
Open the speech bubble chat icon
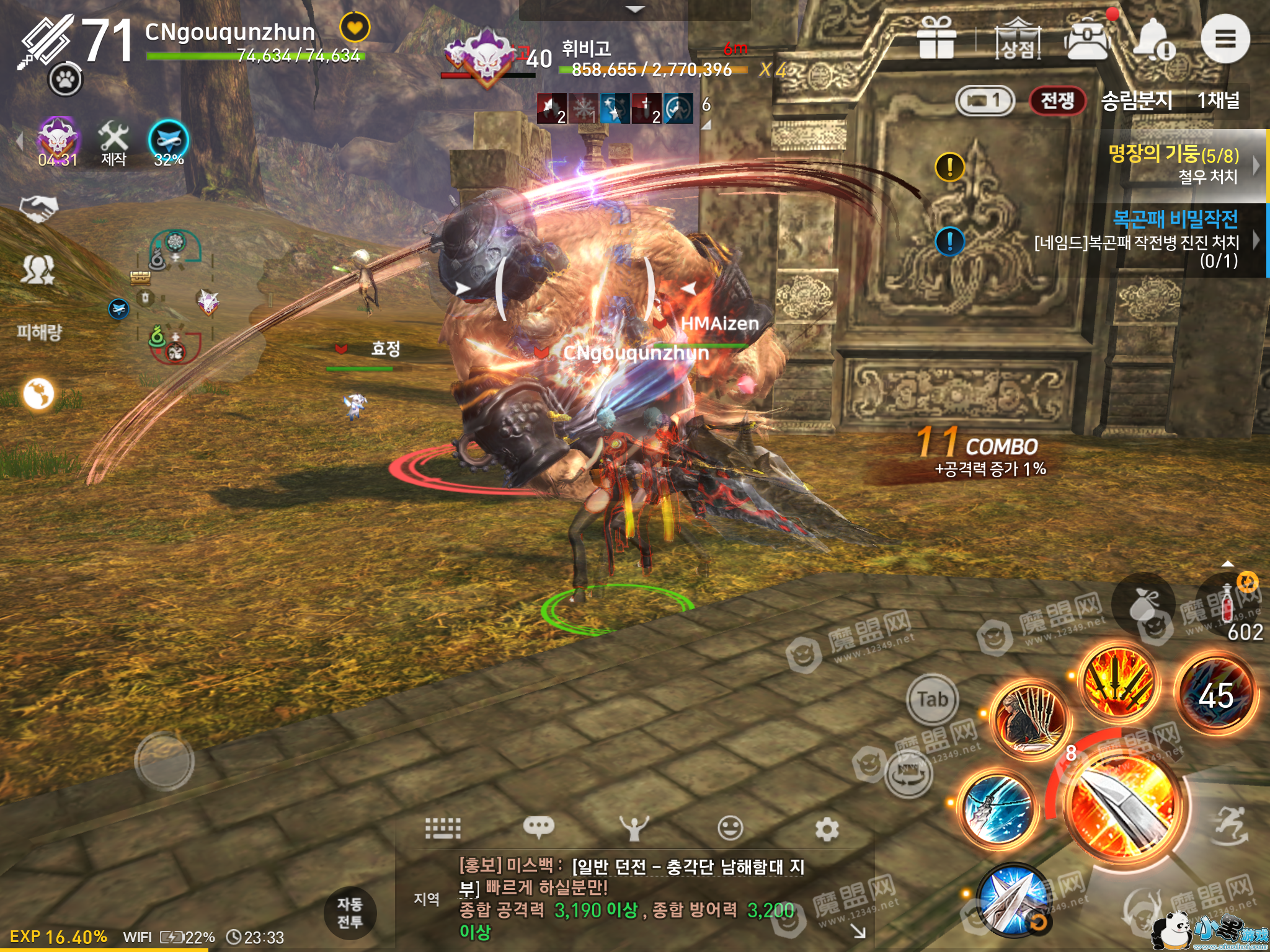click(x=538, y=827)
